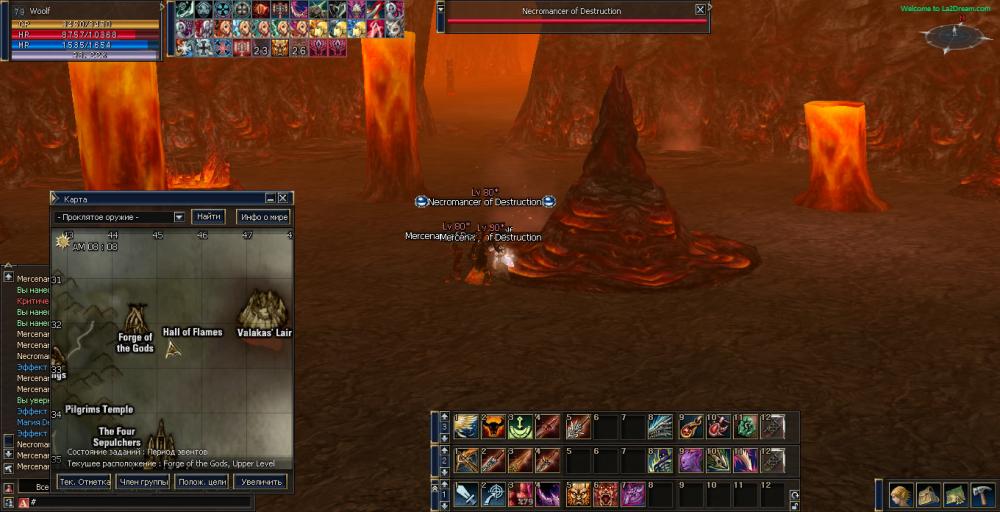Image resolution: width=1000 pixels, height=512 pixels.
Task: Close the Карта map window
Action: tap(283, 199)
